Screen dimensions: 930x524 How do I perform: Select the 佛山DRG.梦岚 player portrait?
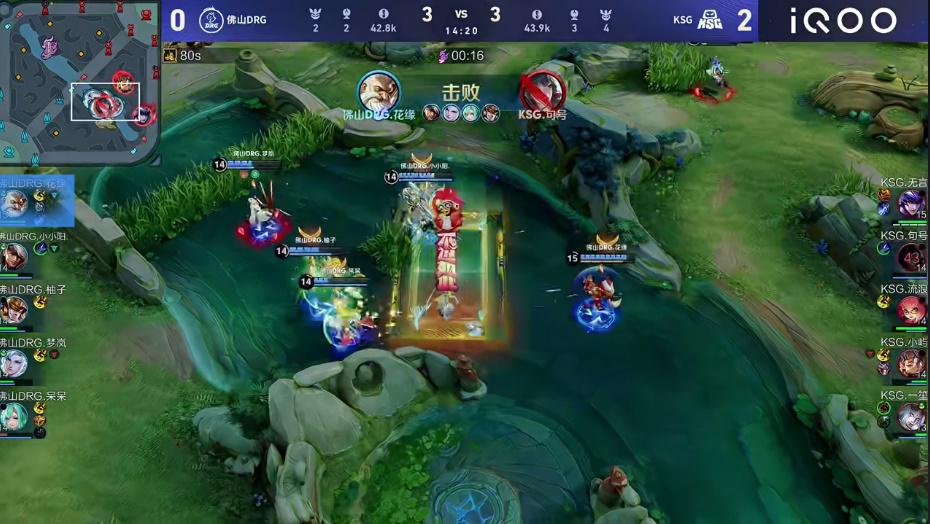[x=14, y=363]
